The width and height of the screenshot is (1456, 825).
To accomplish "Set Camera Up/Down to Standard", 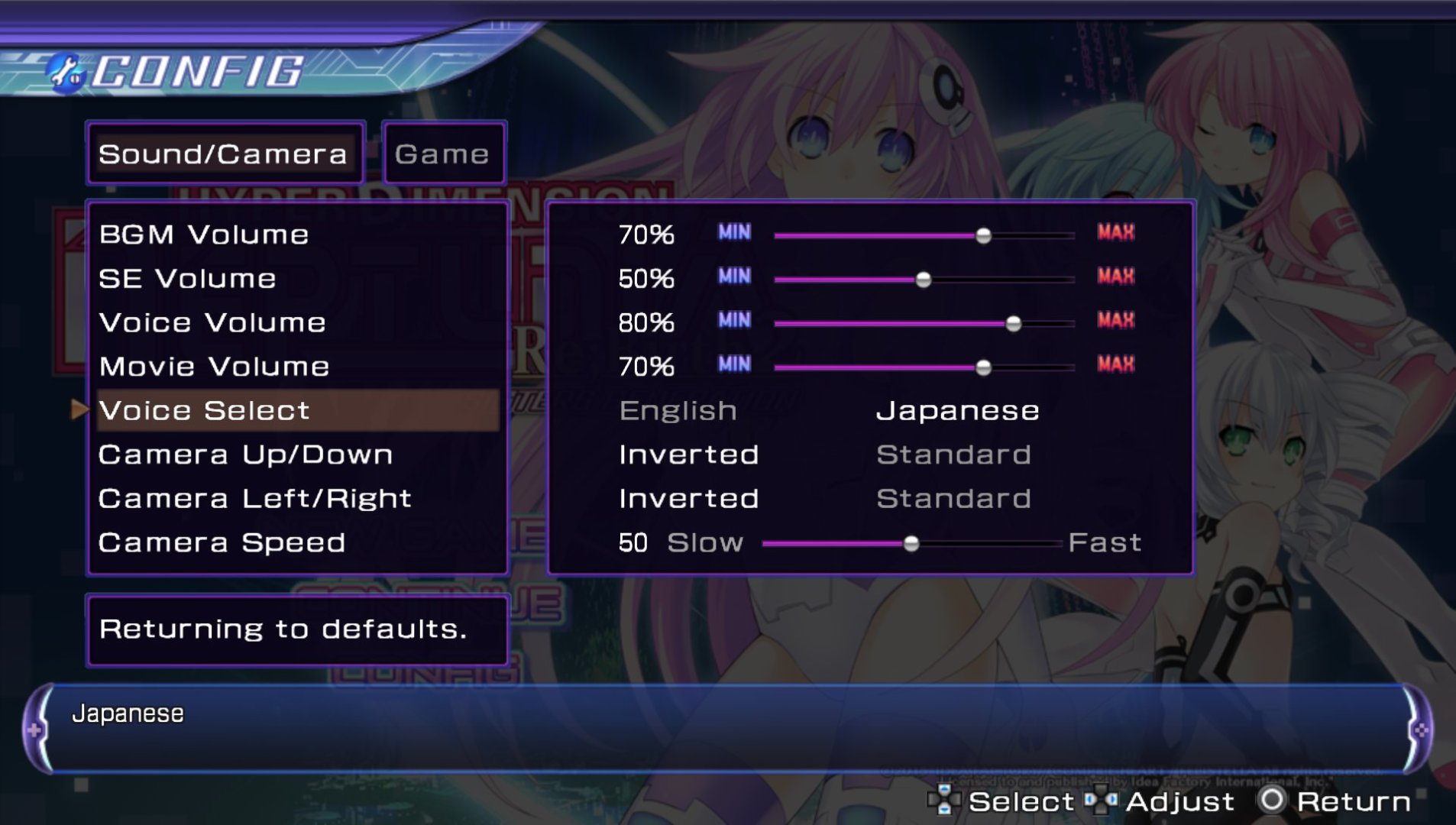I will coord(953,455).
